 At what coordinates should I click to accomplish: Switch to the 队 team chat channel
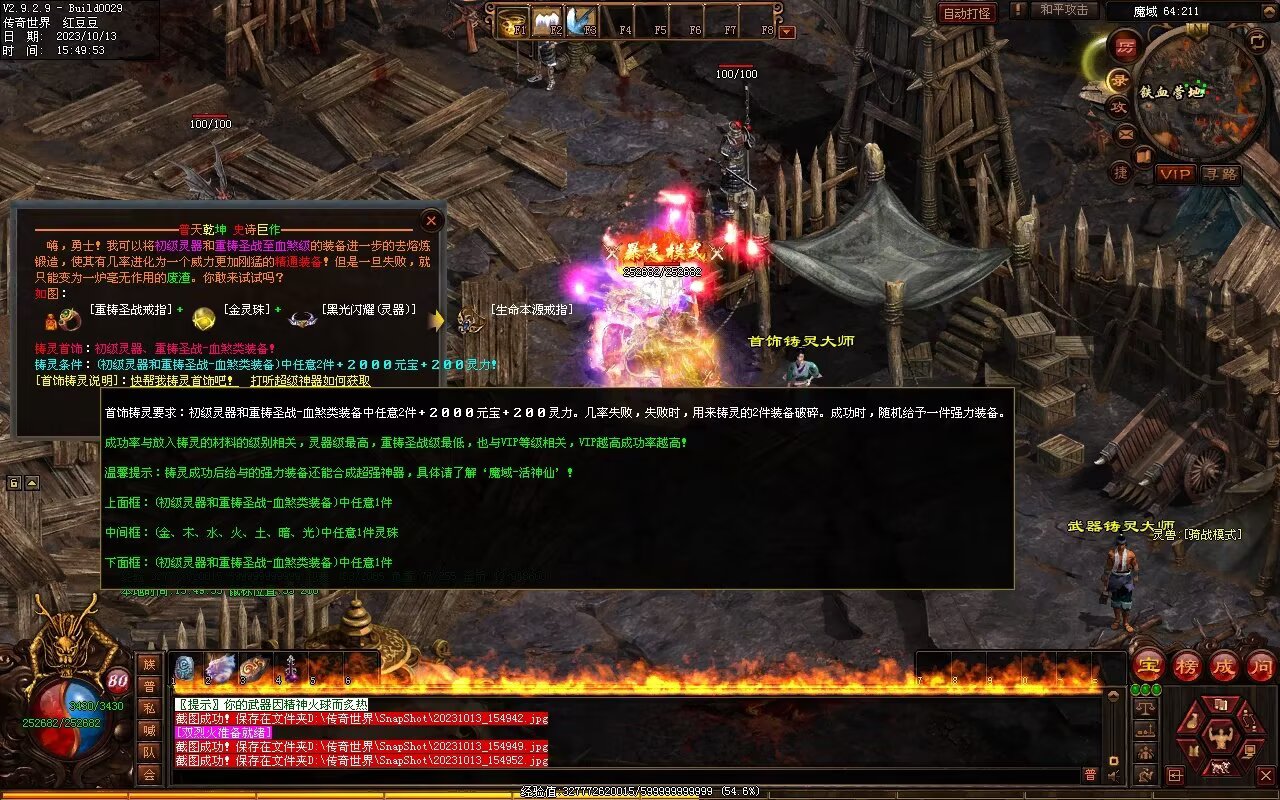click(x=149, y=752)
